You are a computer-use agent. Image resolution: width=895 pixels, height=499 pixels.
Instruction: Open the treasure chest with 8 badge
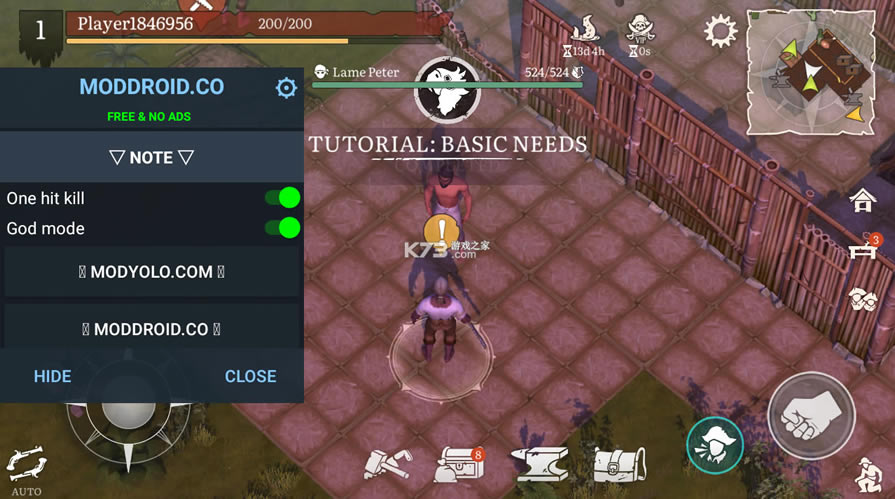pos(458,464)
